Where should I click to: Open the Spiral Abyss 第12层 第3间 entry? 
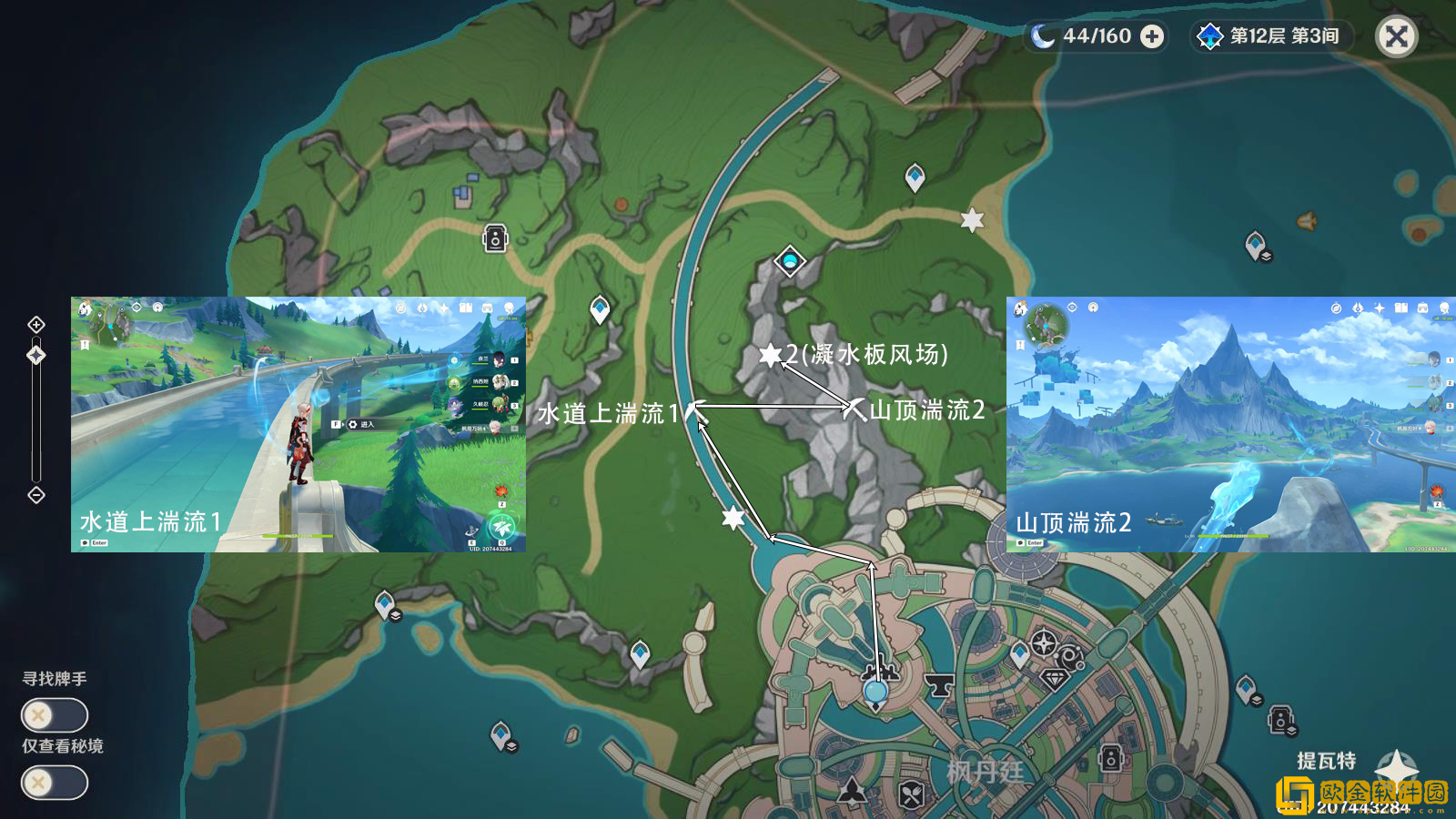coord(1272,36)
